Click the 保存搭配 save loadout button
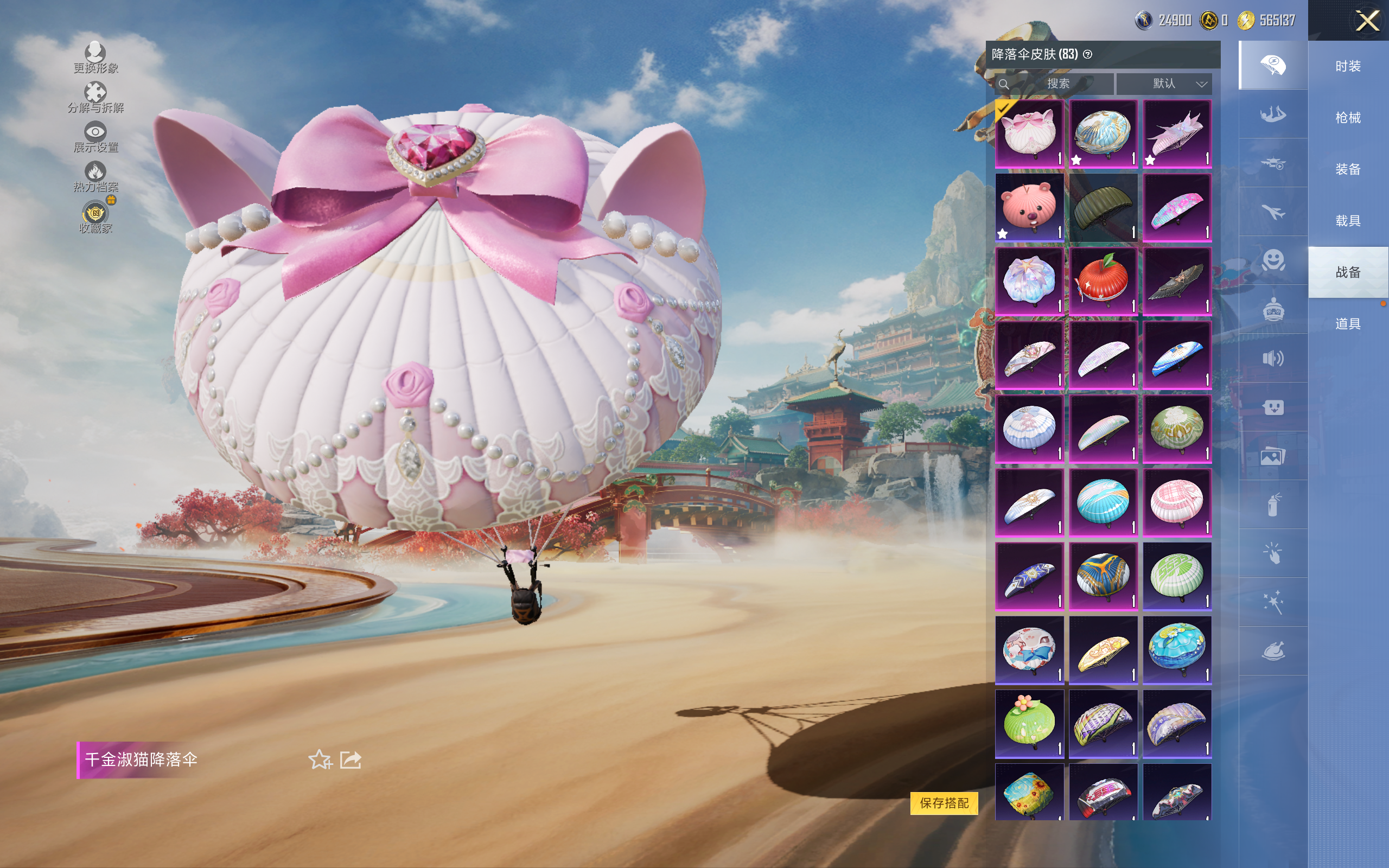The height and width of the screenshot is (868, 1389). [944, 802]
